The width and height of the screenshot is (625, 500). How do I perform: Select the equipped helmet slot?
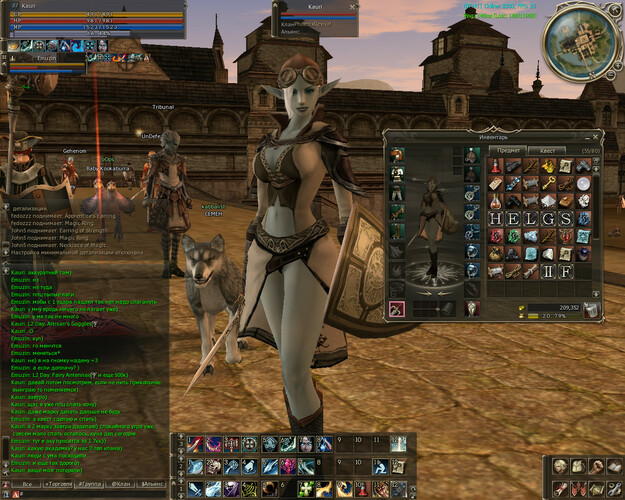pyautogui.click(x=397, y=155)
